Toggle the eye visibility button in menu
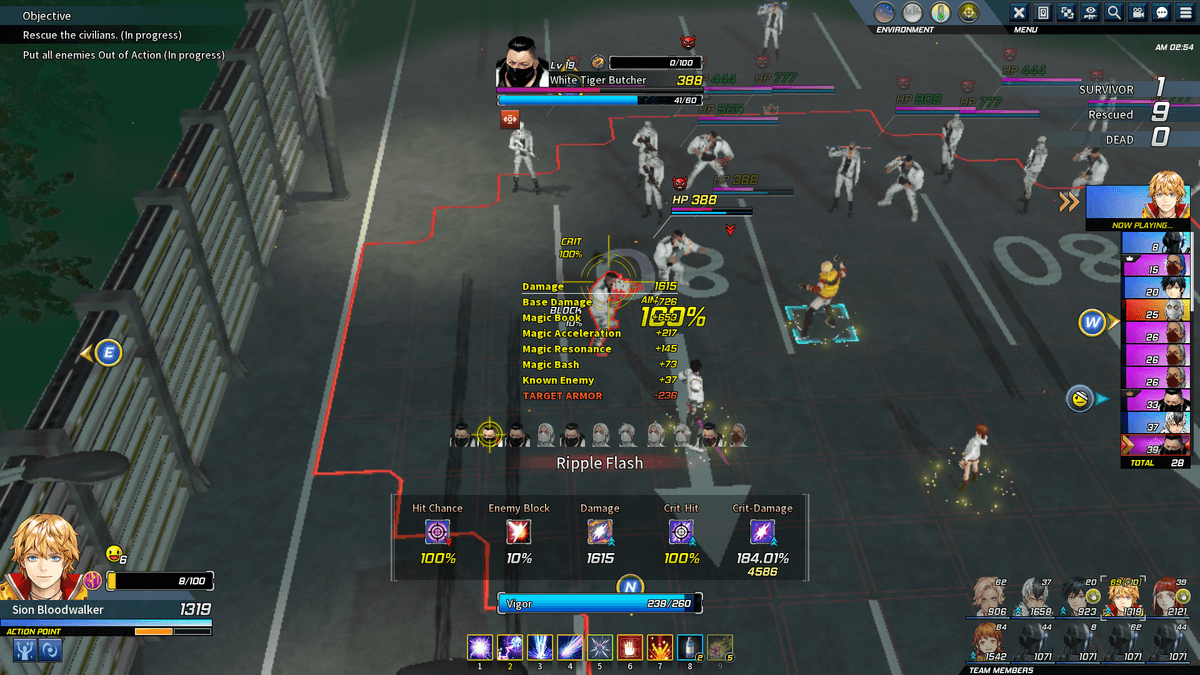Viewport: 1200px width, 675px height. pyautogui.click(x=1091, y=12)
